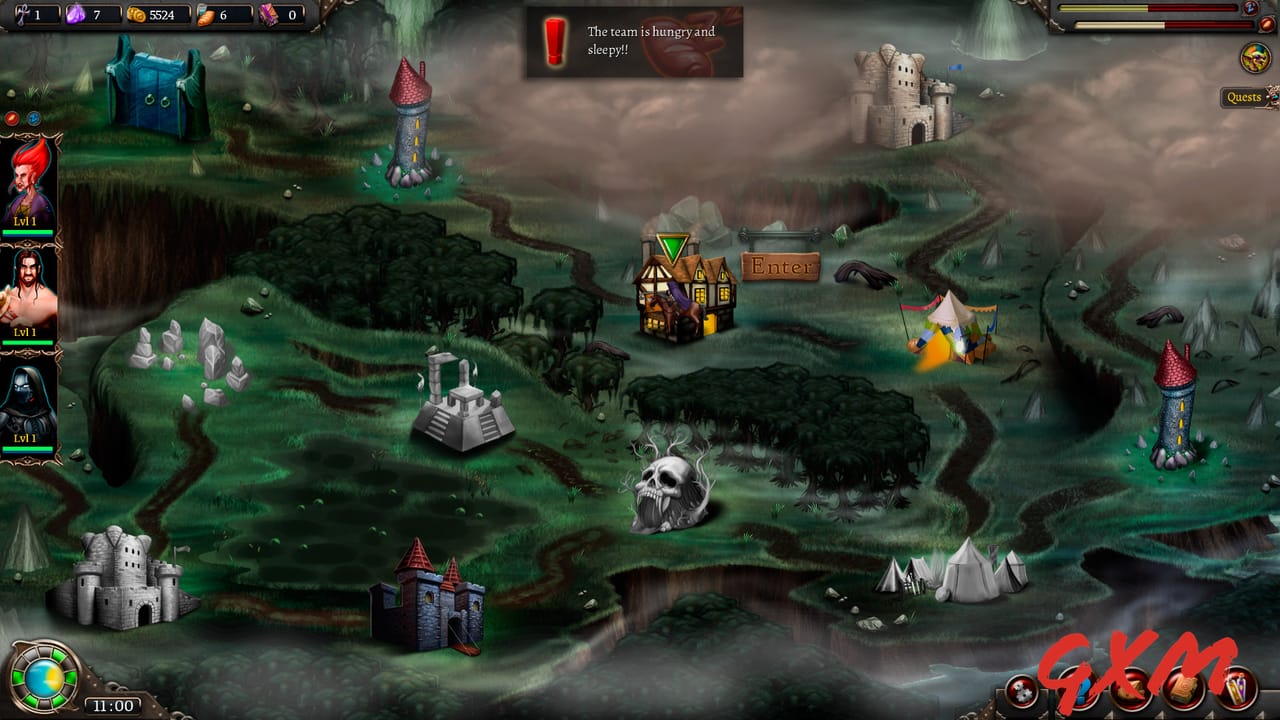The width and height of the screenshot is (1280, 720).
Task: Open the Quests panel
Action: tap(1243, 97)
